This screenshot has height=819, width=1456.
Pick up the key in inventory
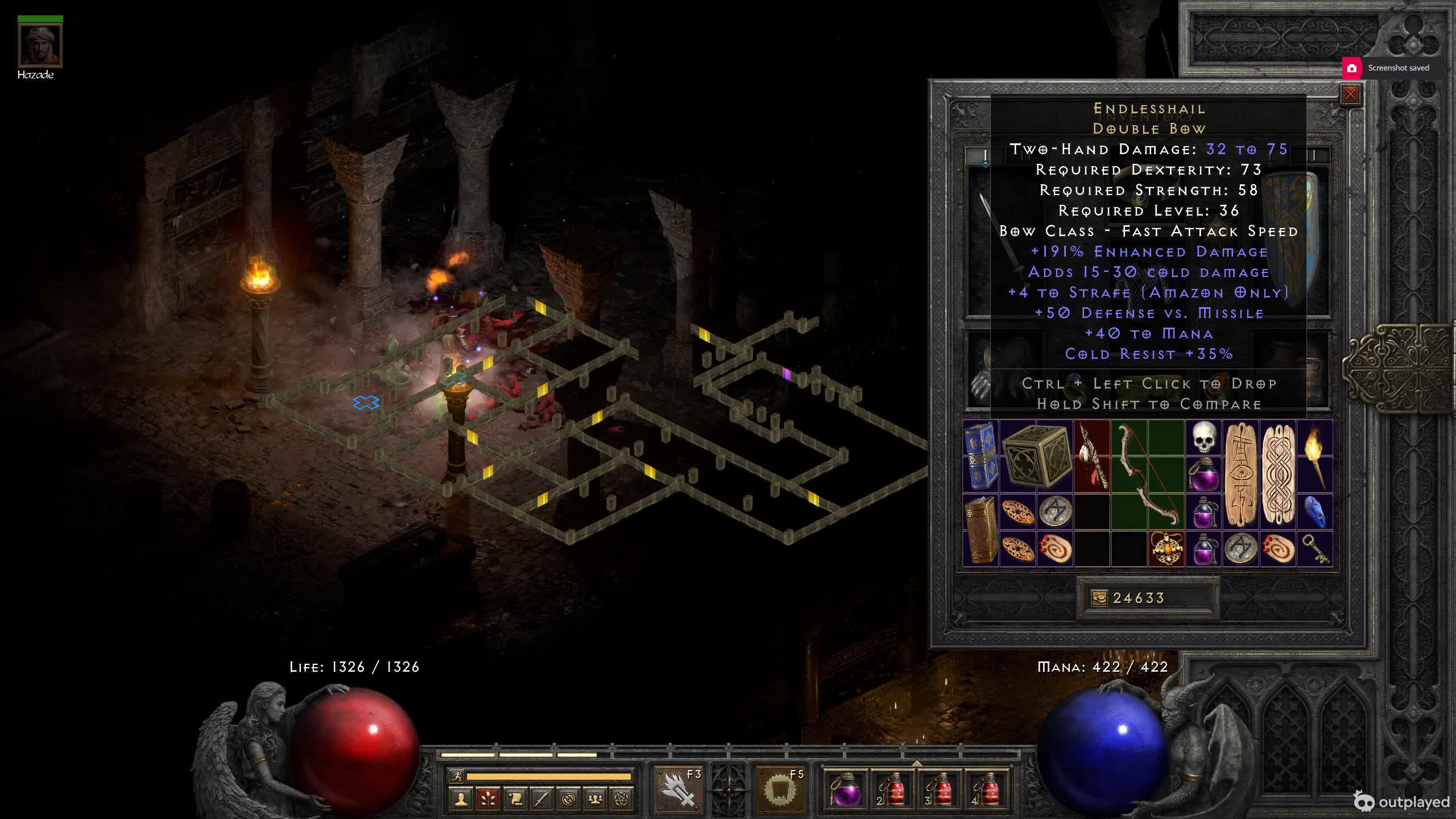click(x=1315, y=548)
